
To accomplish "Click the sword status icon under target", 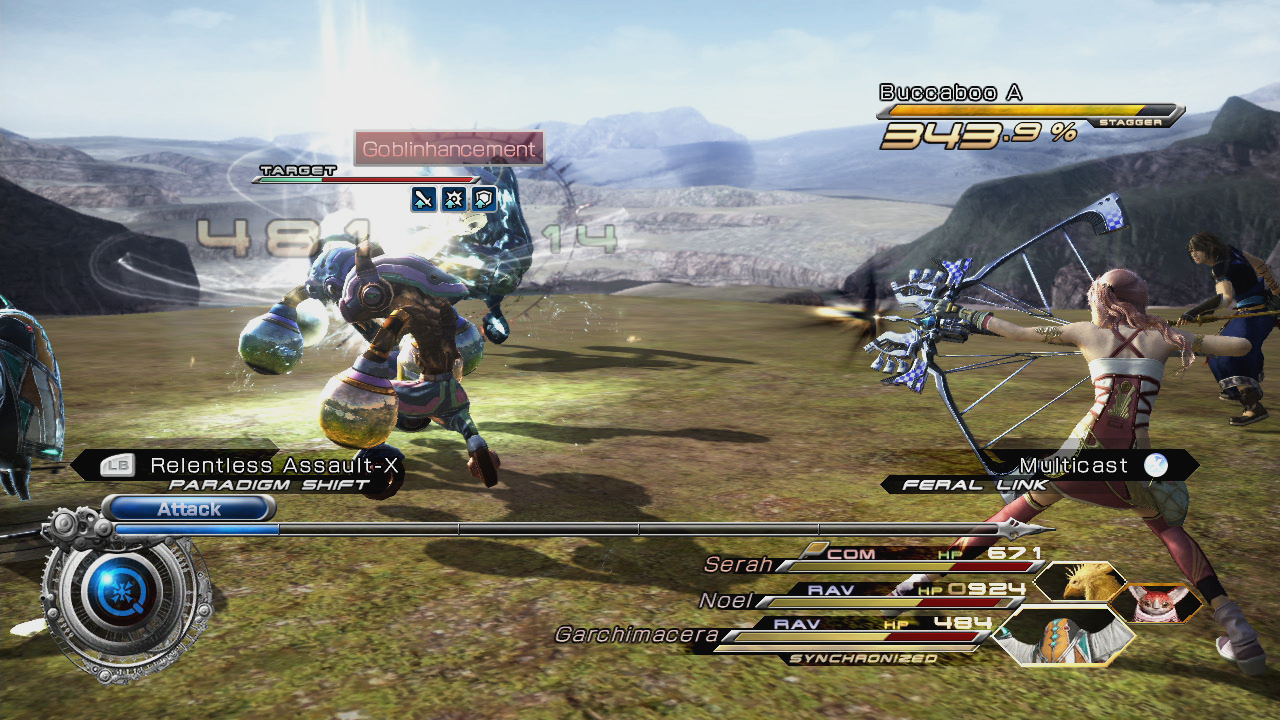I will tap(424, 199).
